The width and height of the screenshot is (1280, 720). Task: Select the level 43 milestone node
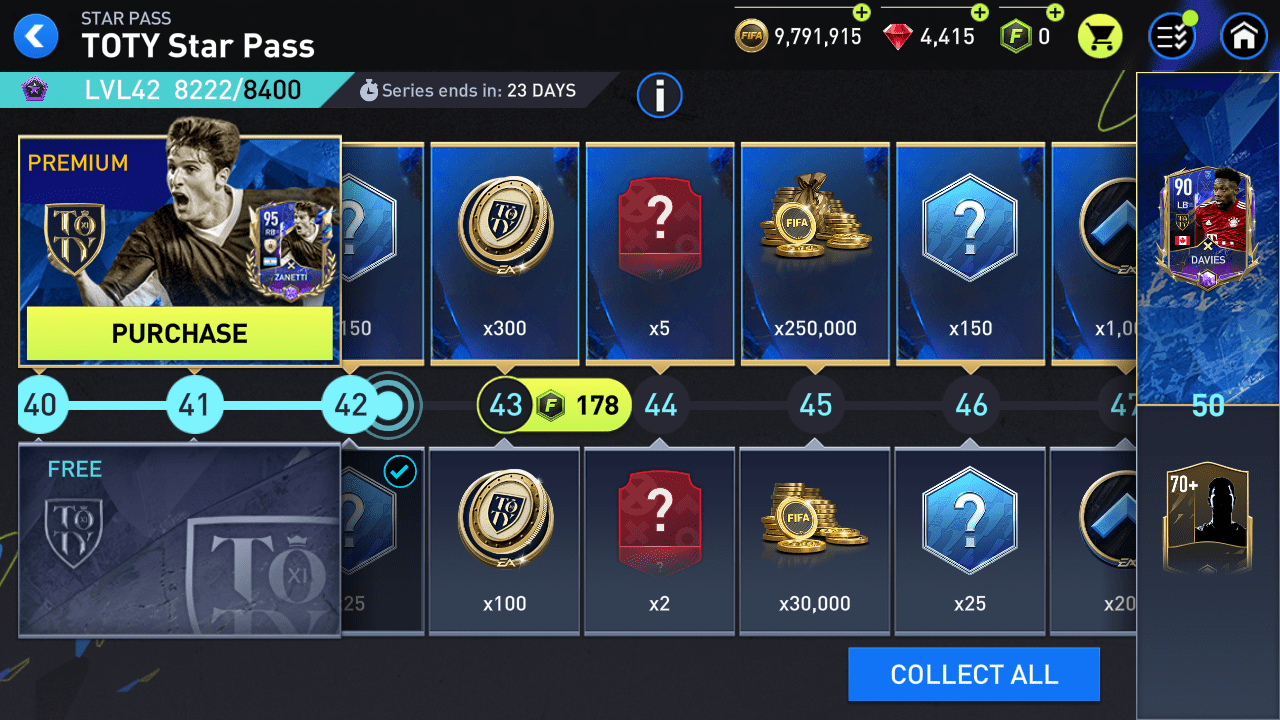tap(505, 405)
